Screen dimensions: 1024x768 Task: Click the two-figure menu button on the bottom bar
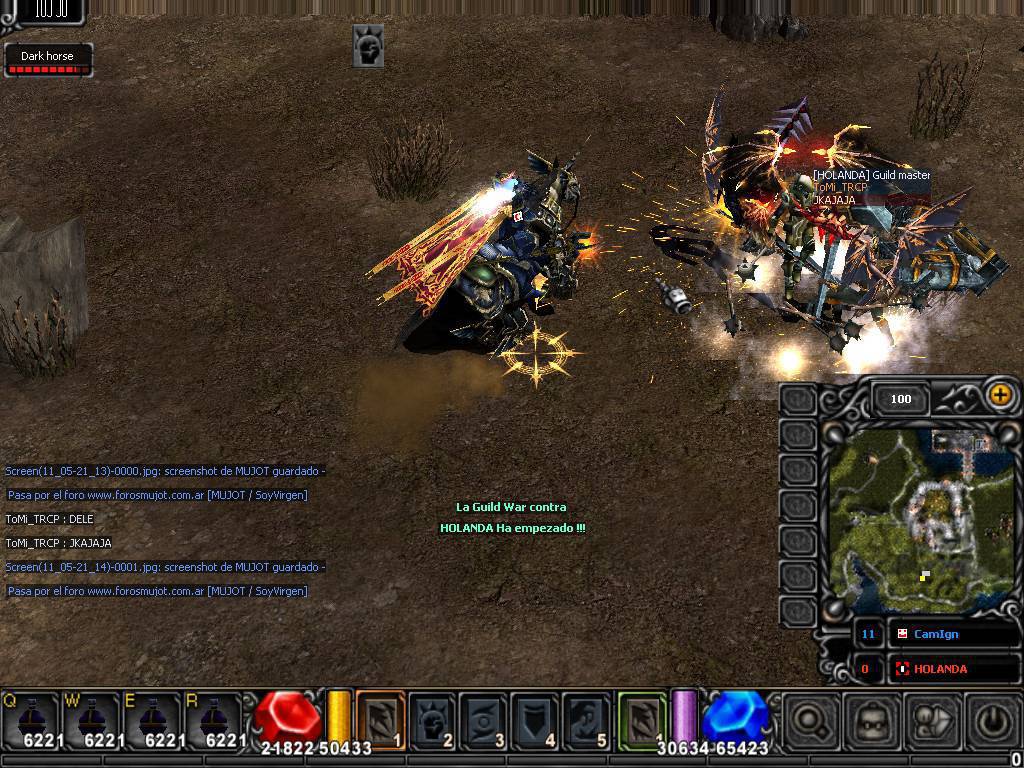pyautogui.click(x=930, y=720)
